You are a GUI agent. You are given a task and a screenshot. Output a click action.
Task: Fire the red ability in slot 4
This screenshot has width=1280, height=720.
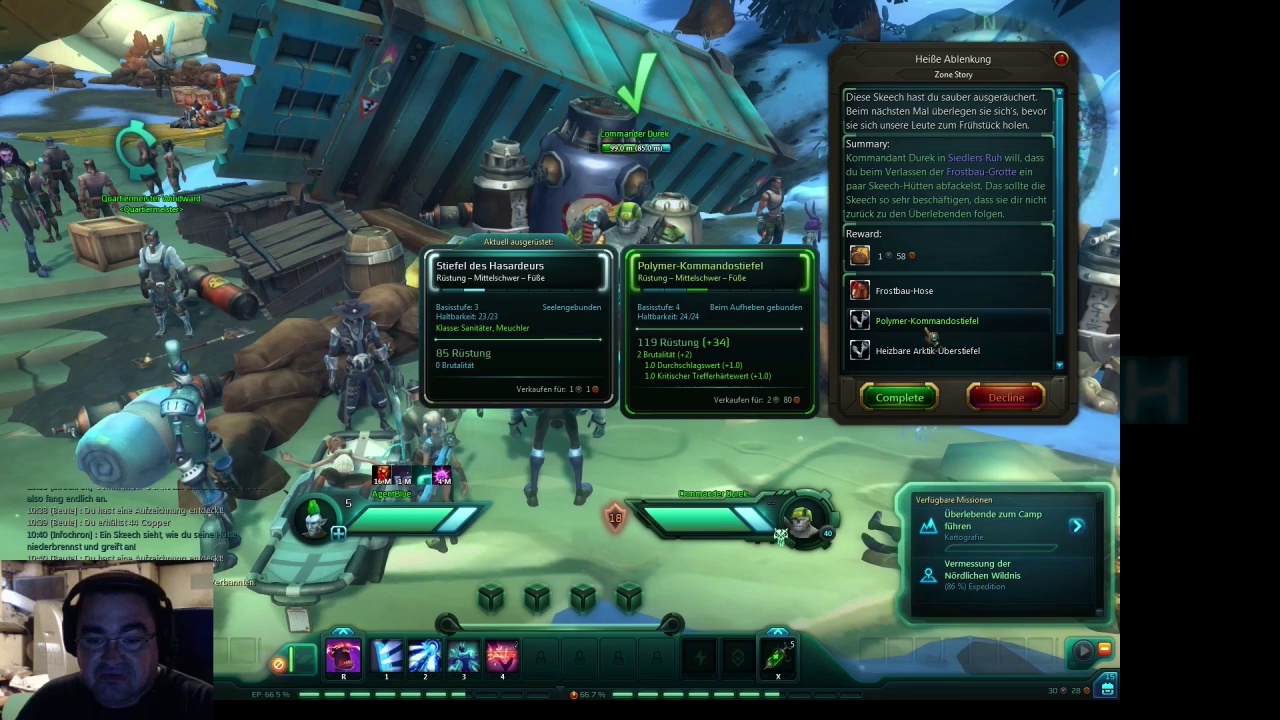click(x=502, y=656)
